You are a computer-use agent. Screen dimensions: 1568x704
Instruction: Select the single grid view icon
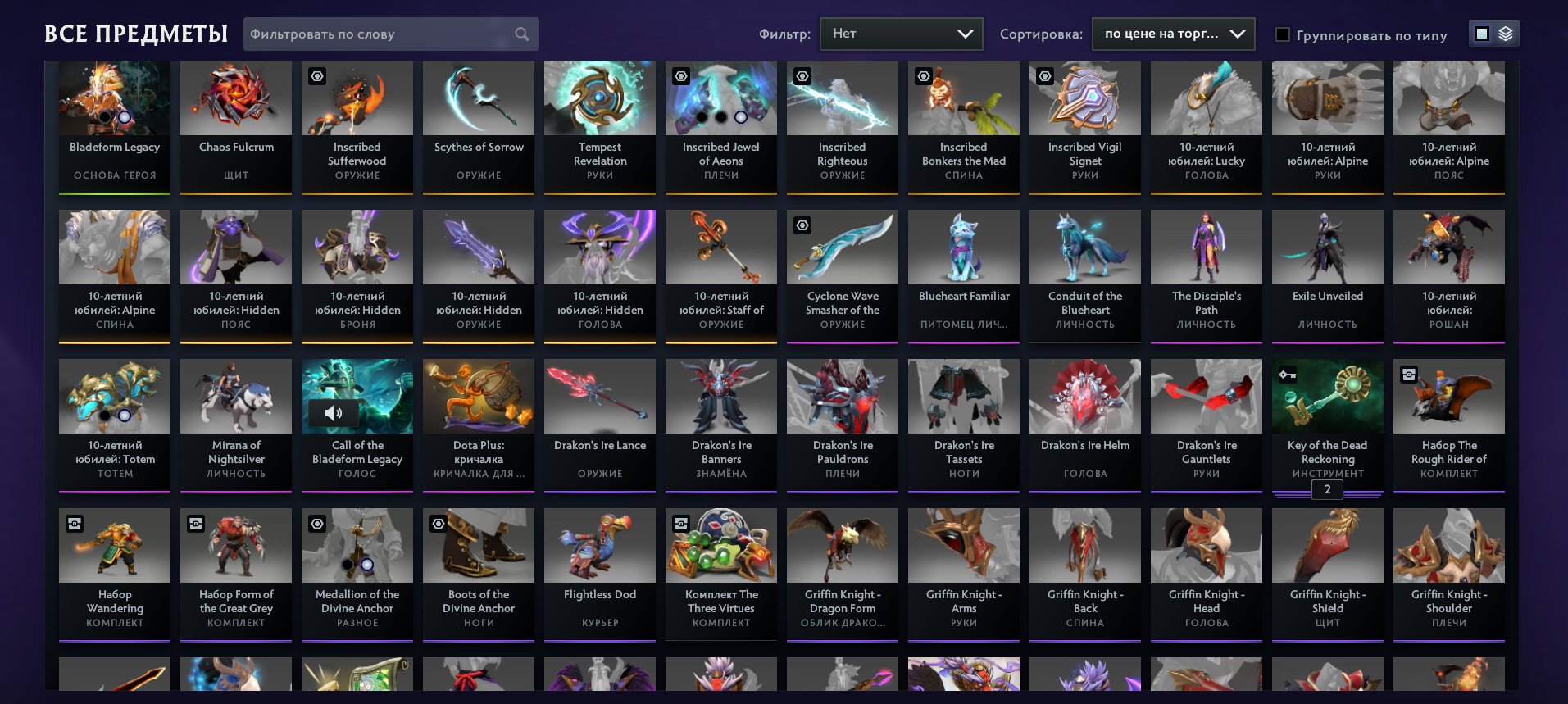(x=1482, y=34)
